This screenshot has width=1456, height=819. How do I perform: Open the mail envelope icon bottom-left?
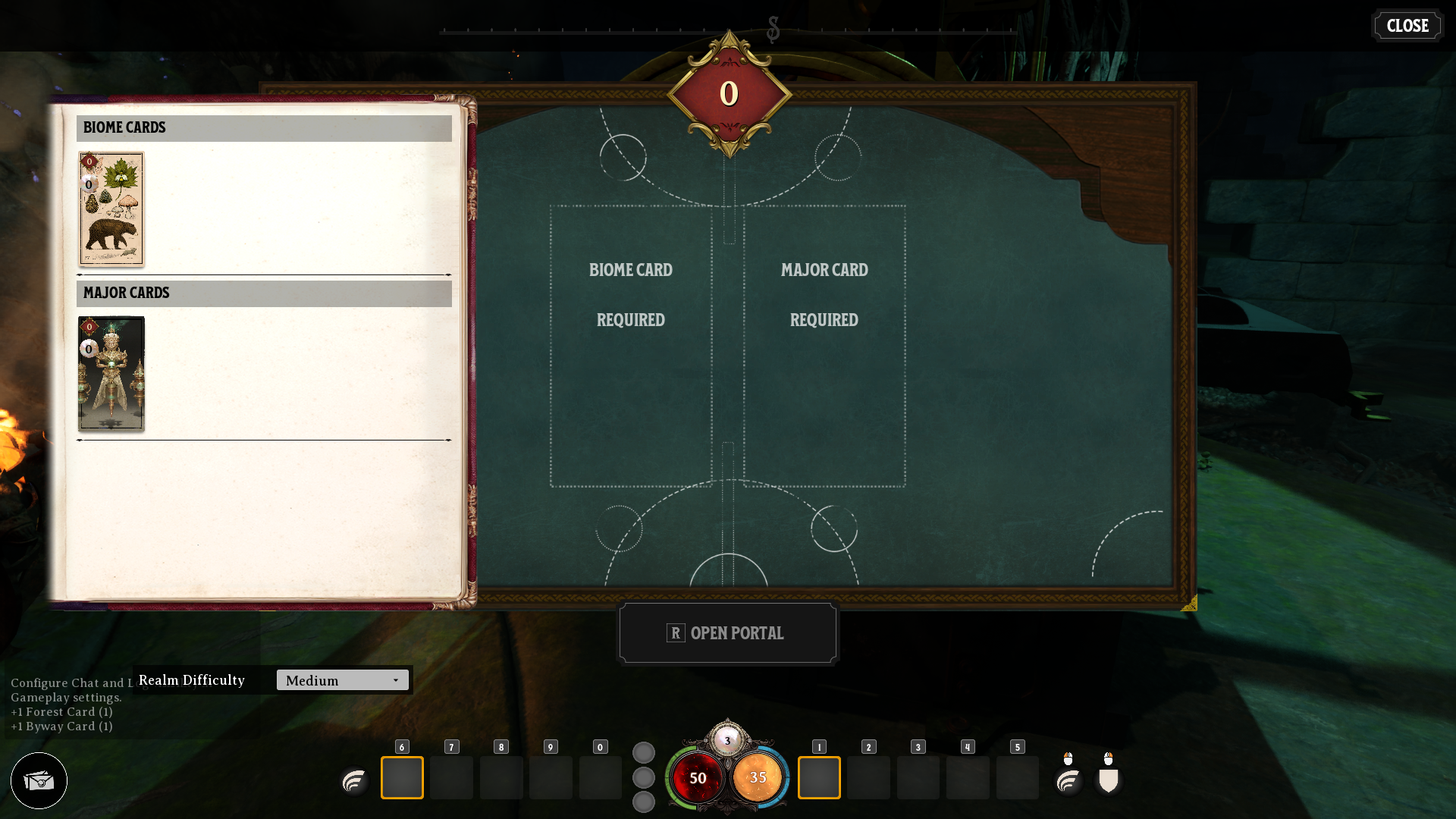[39, 780]
